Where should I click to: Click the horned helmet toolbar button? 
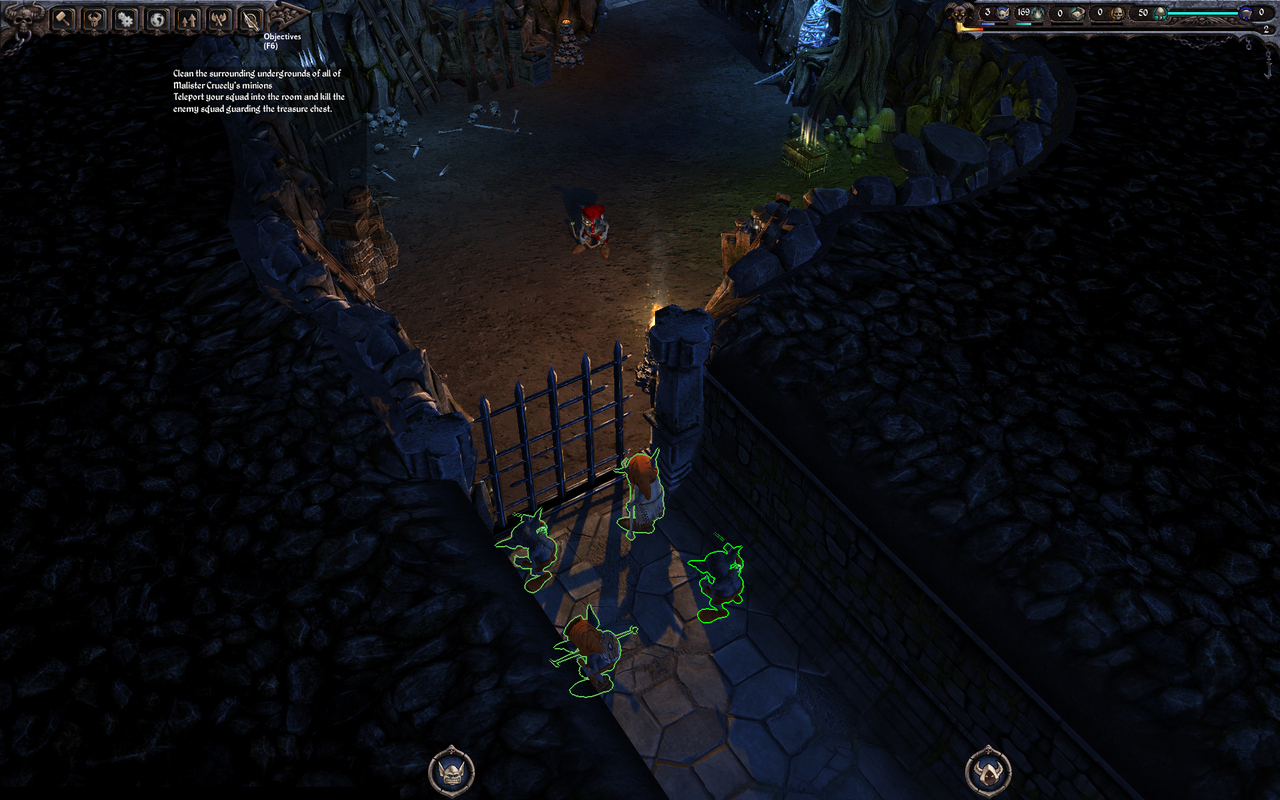(94, 18)
